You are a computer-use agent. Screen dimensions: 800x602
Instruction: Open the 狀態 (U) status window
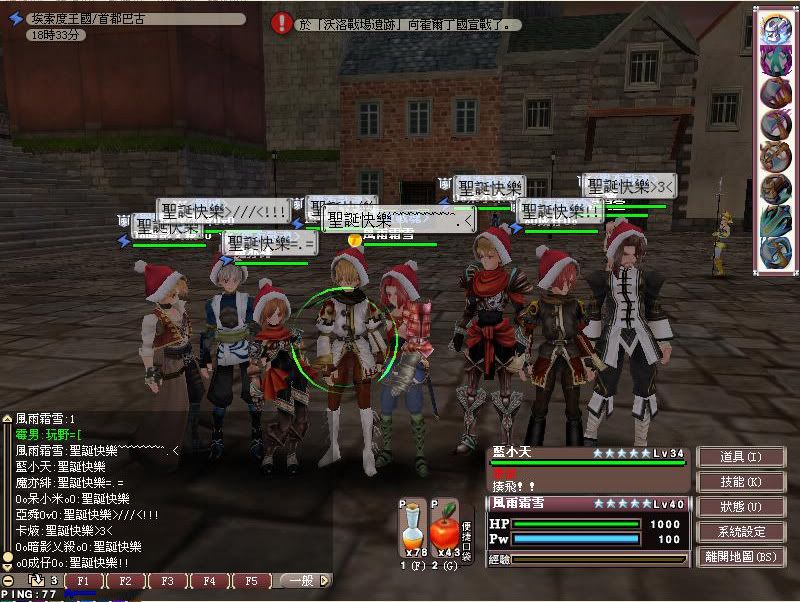tap(740, 507)
